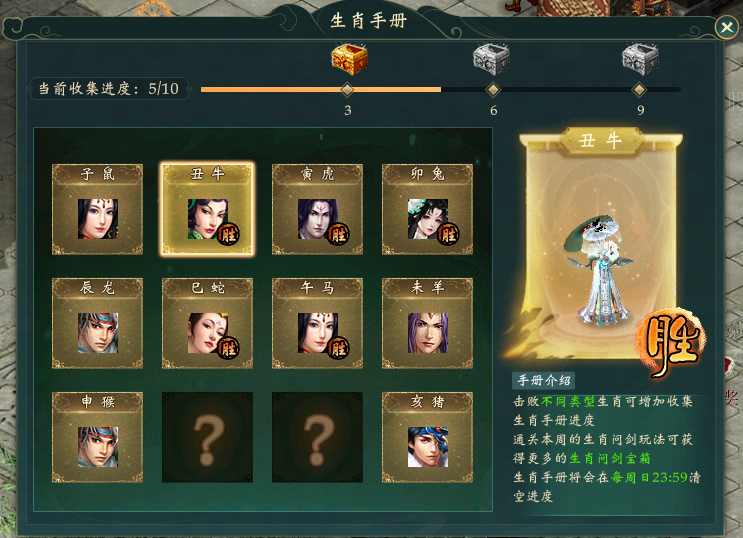Select the 辰龙 zodiac card
This screenshot has width=743, height=538.
pos(98,323)
